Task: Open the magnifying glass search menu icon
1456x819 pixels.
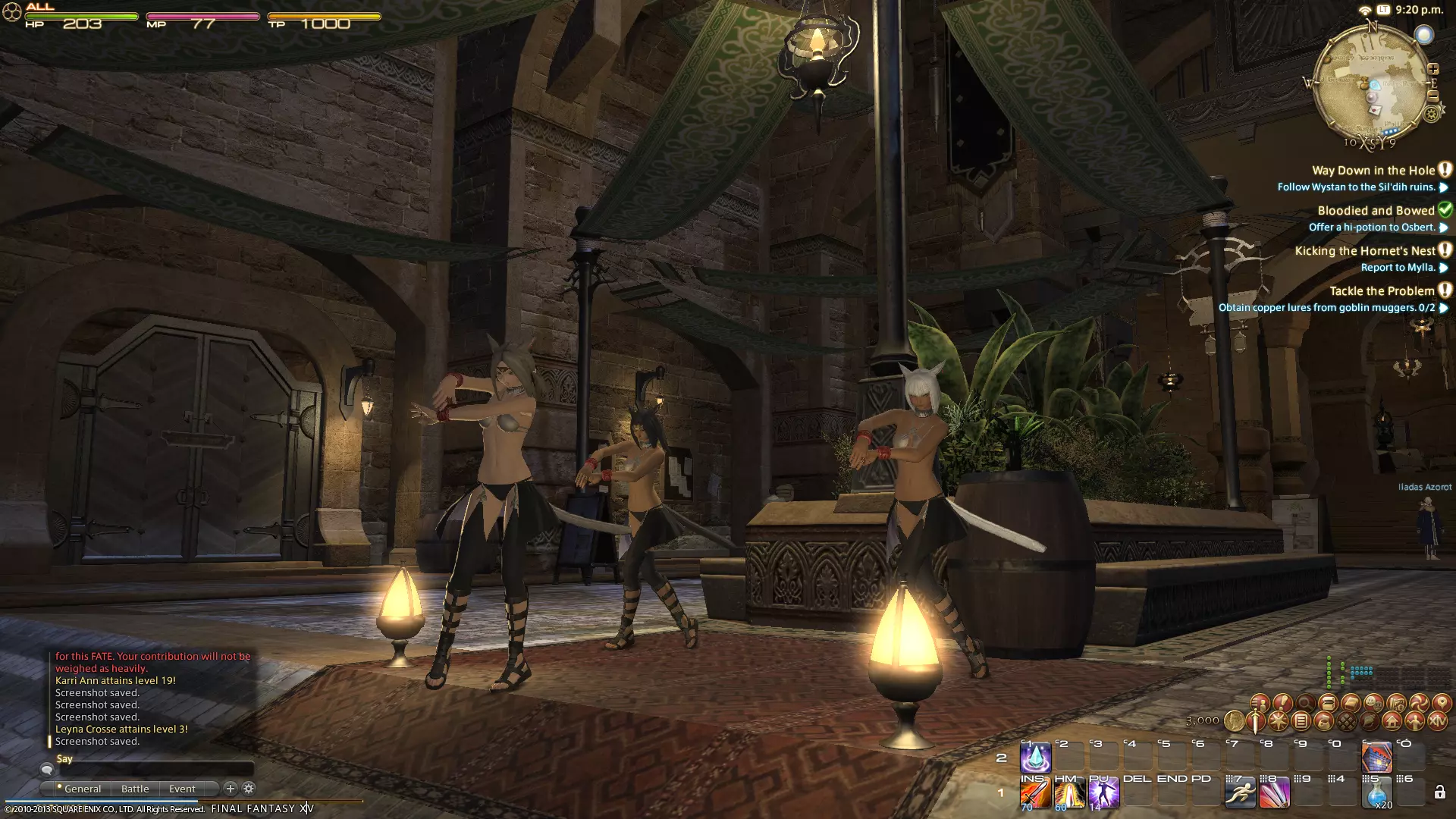Action: coord(1306,703)
